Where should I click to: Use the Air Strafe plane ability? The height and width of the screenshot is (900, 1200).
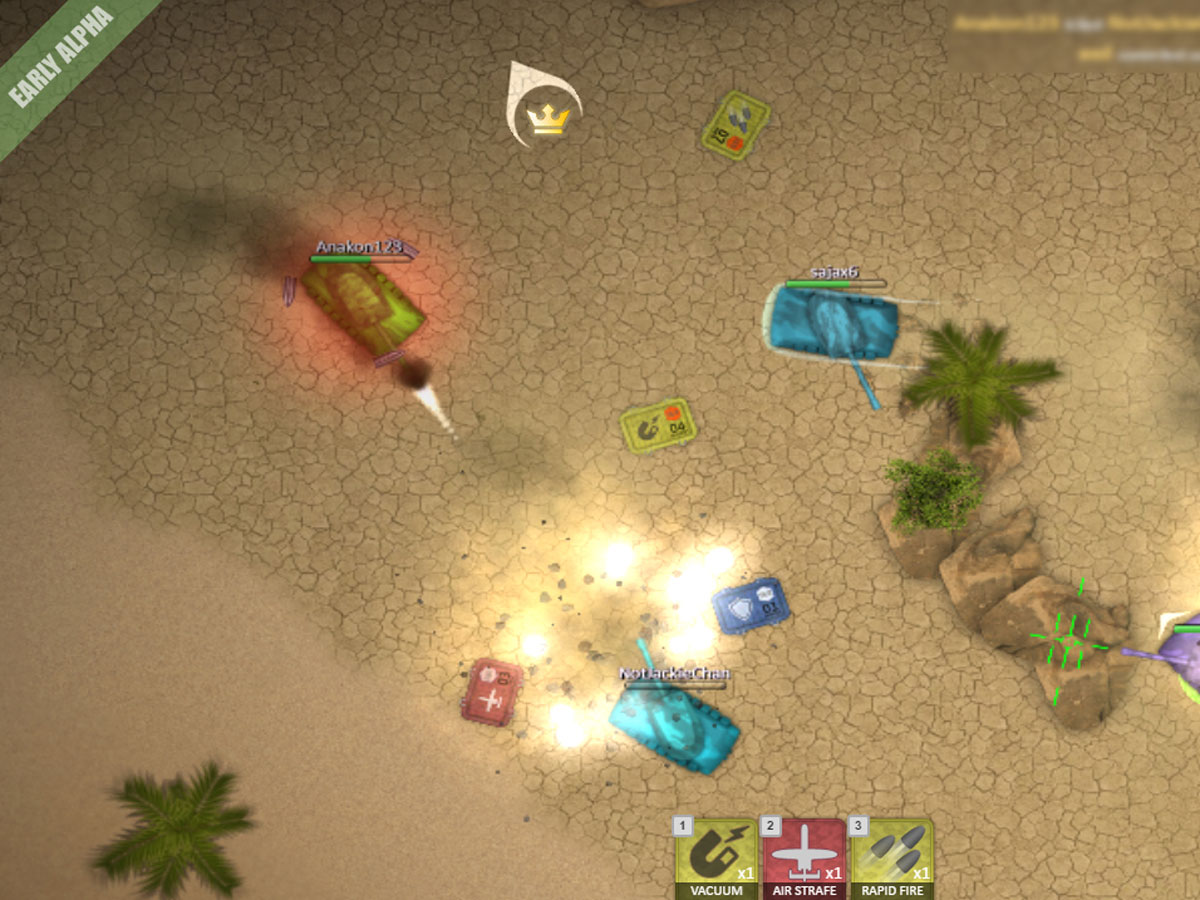point(804,856)
